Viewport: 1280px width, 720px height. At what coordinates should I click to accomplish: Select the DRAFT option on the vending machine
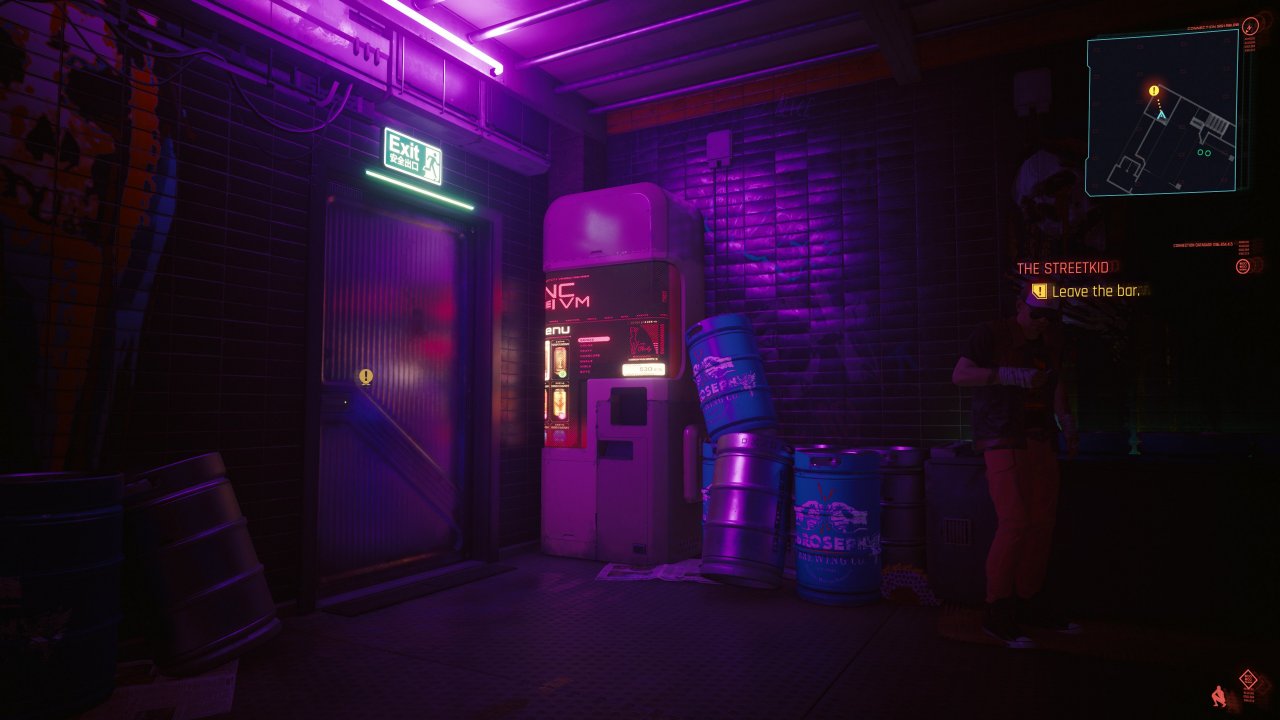click(x=586, y=351)
